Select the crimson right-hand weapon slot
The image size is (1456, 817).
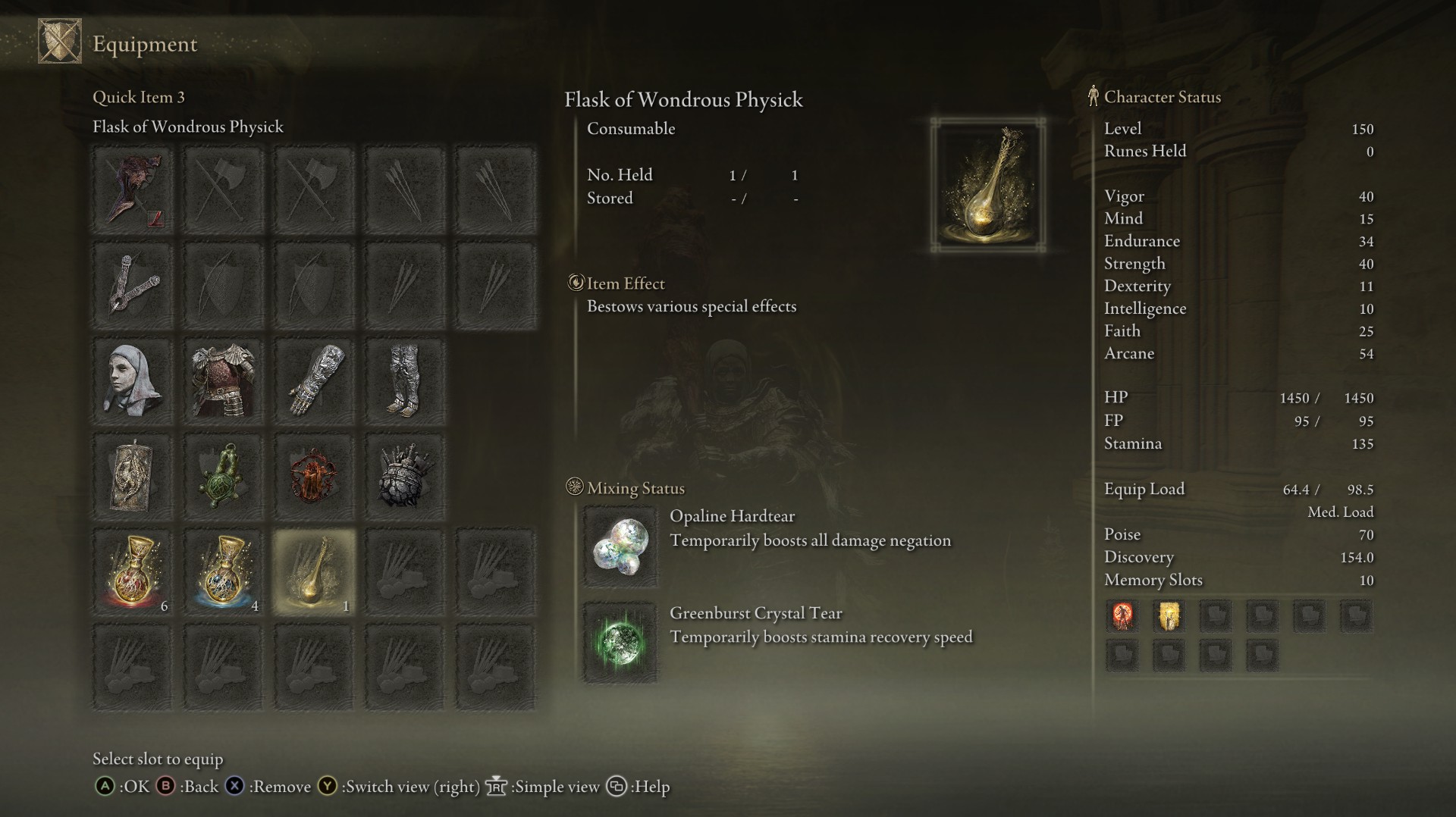click(x=133, y=189)
